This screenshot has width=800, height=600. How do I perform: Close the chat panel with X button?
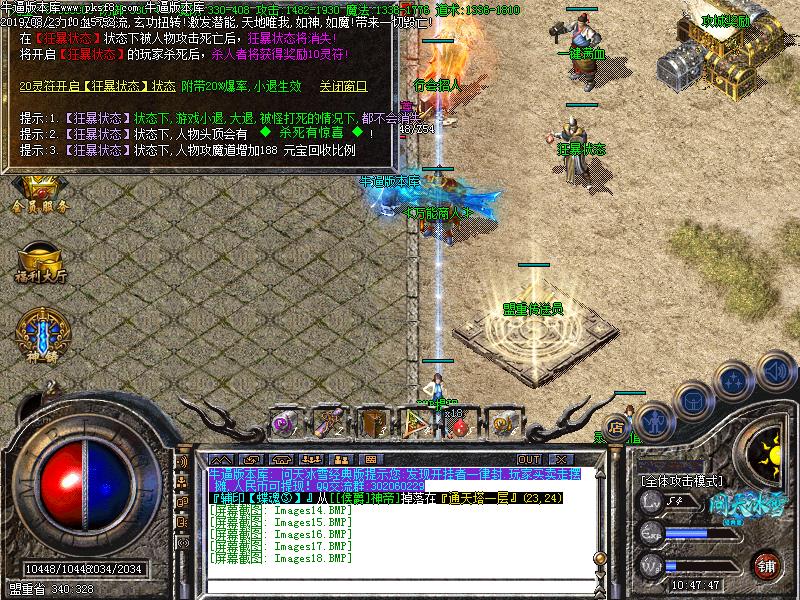click(556, 459)
